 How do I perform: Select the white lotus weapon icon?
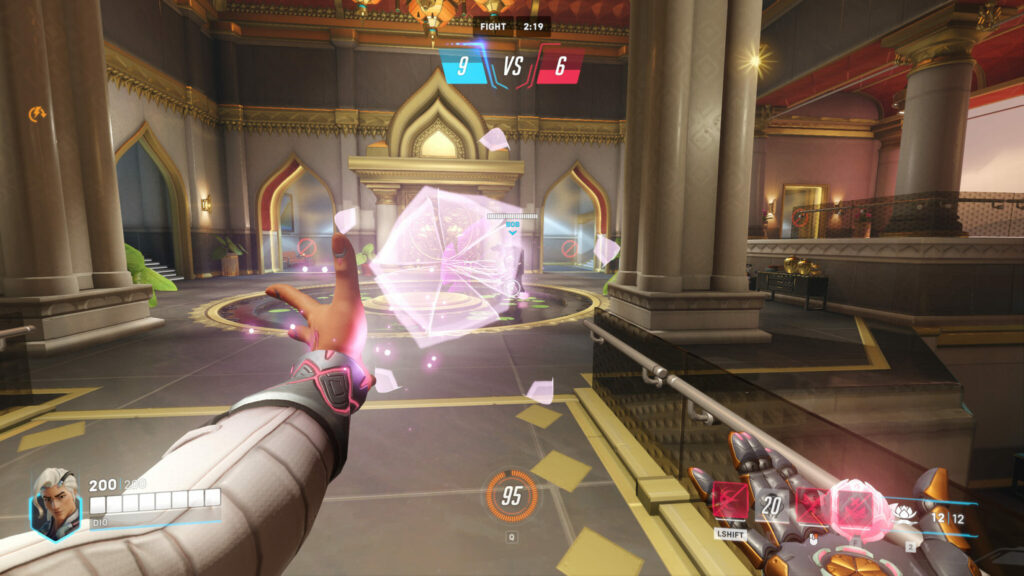point(905,513)
